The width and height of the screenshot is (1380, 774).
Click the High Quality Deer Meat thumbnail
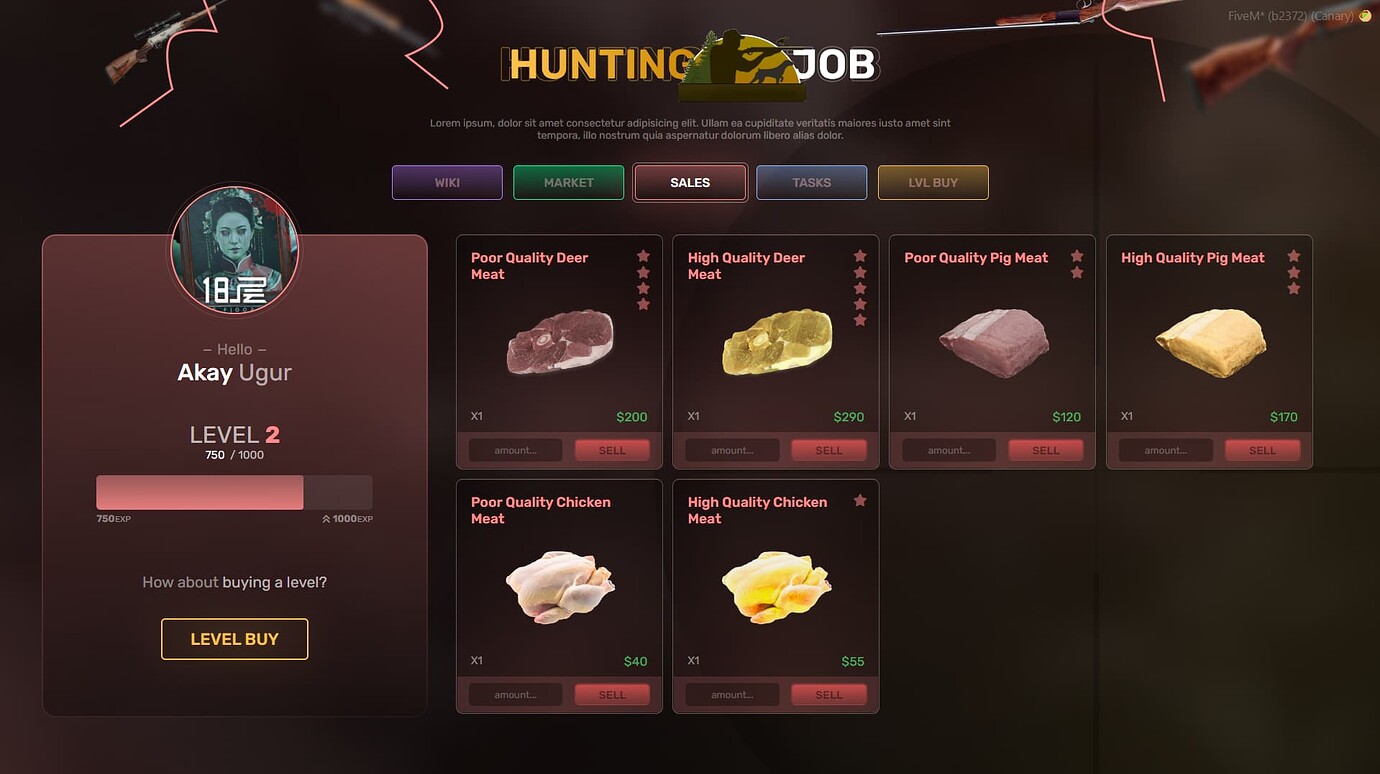(776, 342)
